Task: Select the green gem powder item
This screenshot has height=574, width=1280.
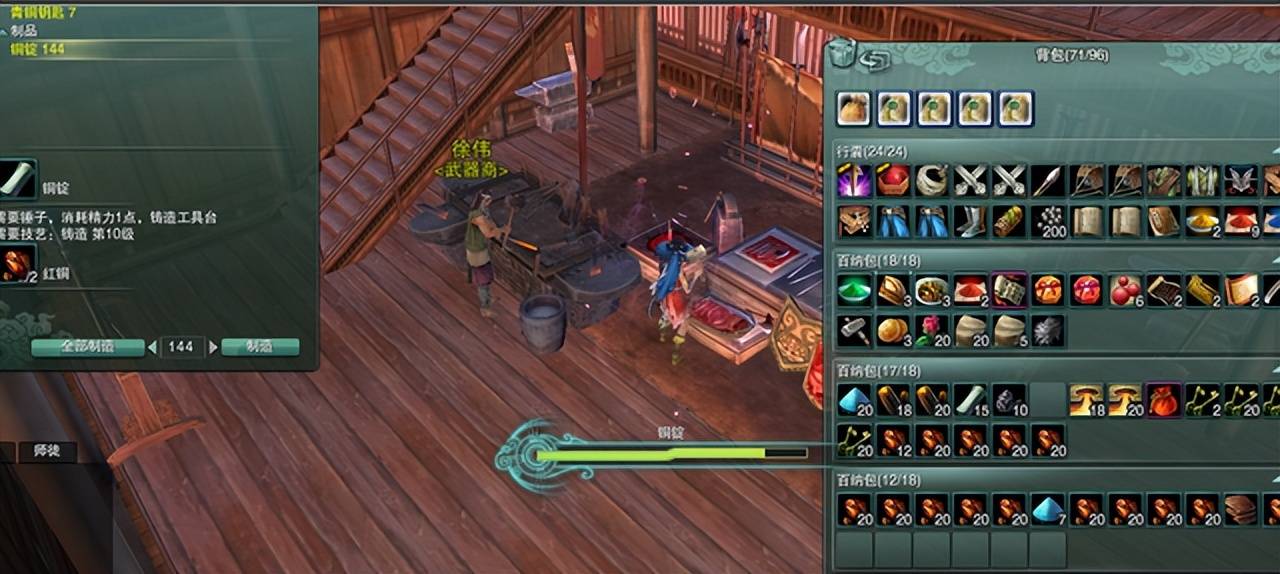Action: (x=852, y=290)
